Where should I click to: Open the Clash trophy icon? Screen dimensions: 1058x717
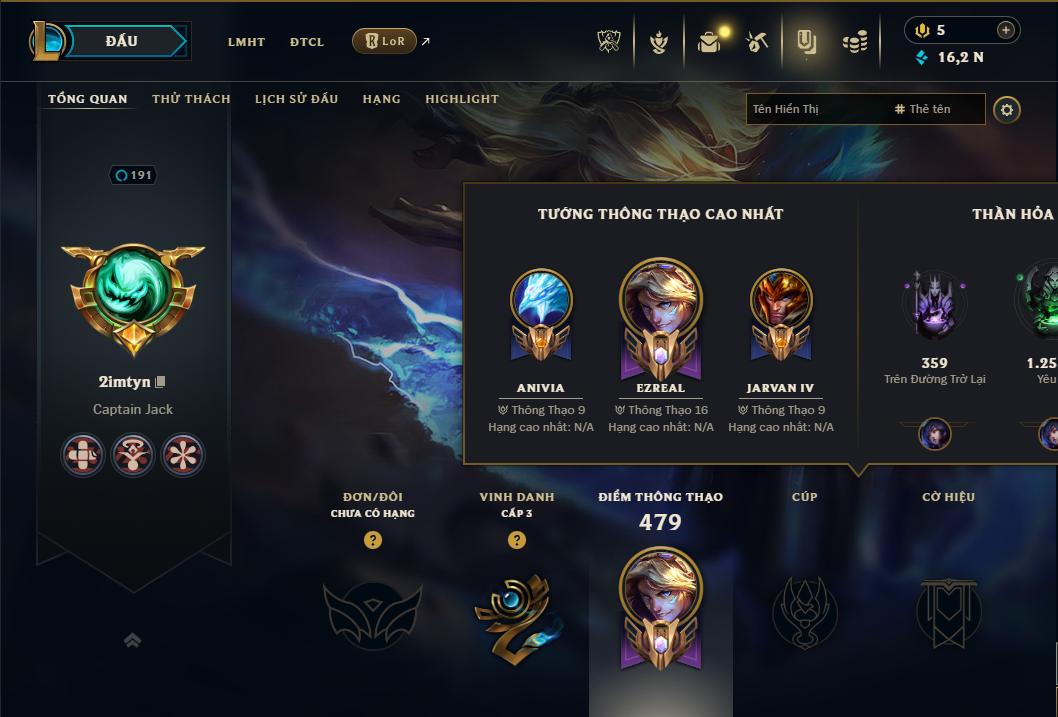609,42
